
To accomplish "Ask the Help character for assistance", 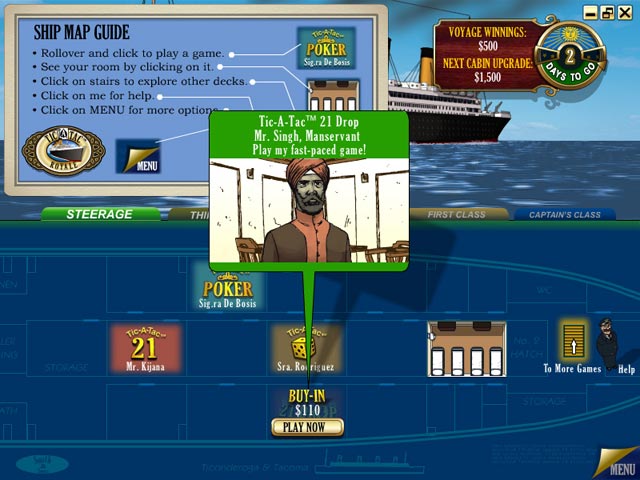I will 610,345.
